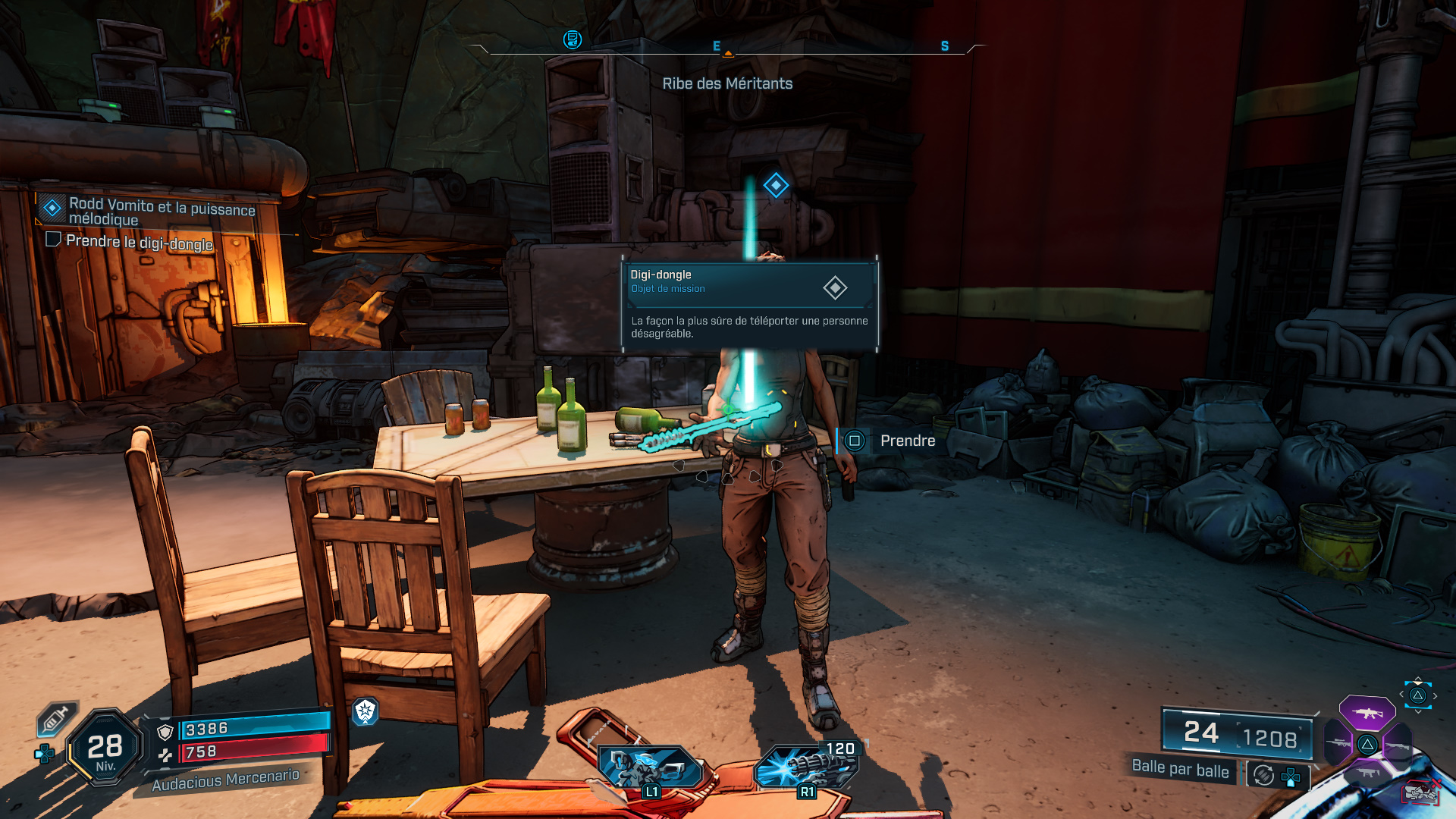Select the Digi-dongle item card

point(749,305)
